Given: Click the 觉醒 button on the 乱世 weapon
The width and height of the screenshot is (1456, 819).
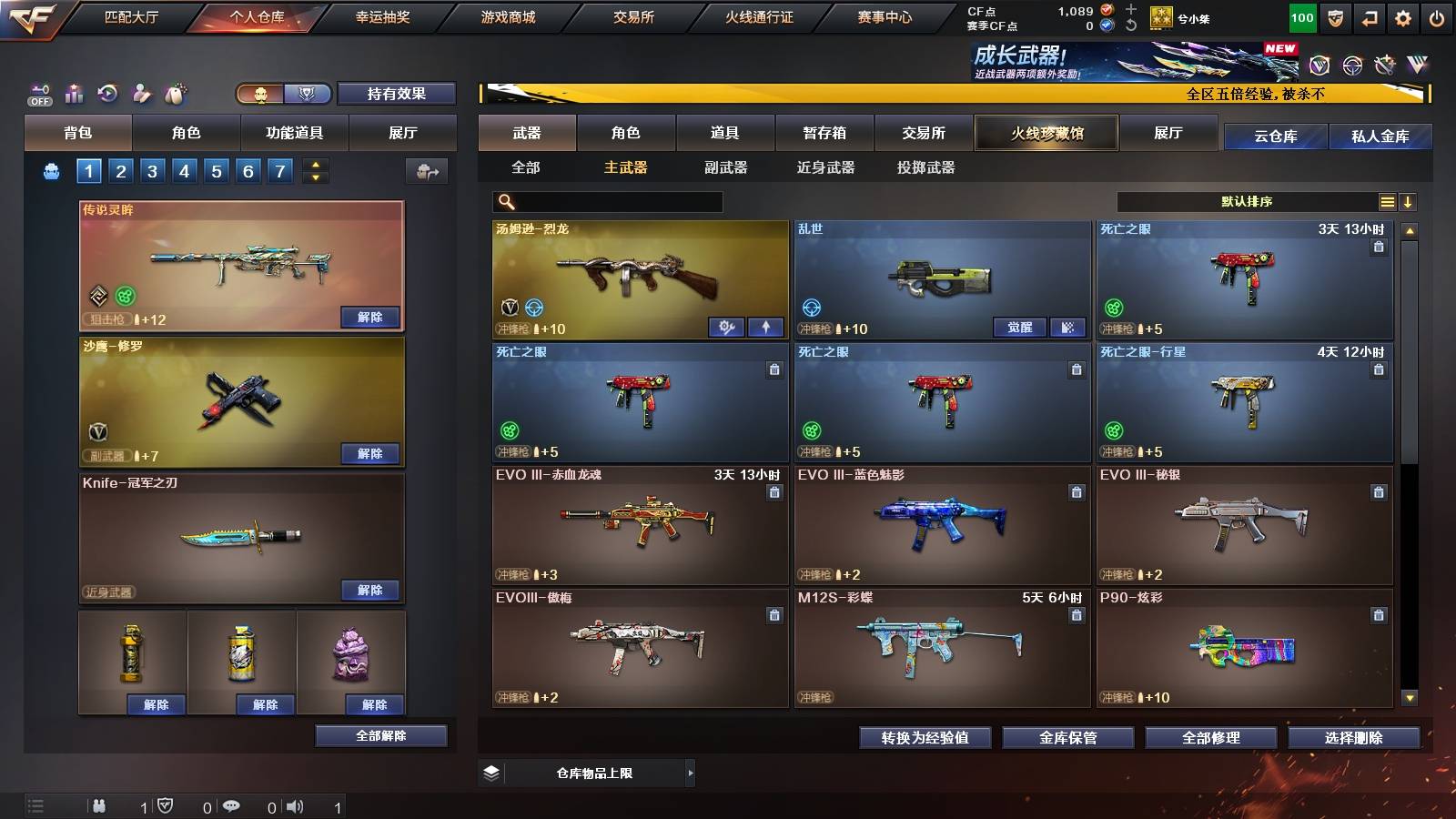Looking at the screenshot, I should [1019, 328].
